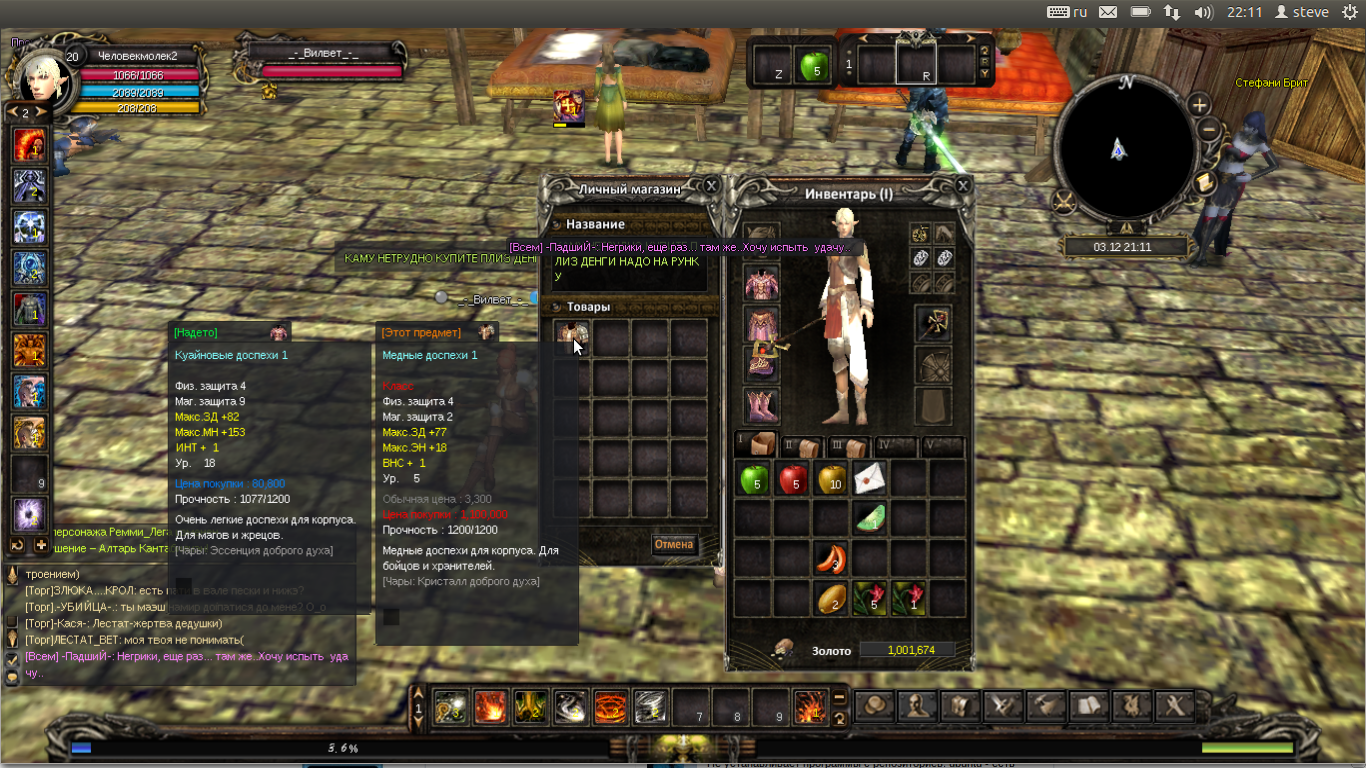Select the red apple stack in inventory

coord(793,480)
